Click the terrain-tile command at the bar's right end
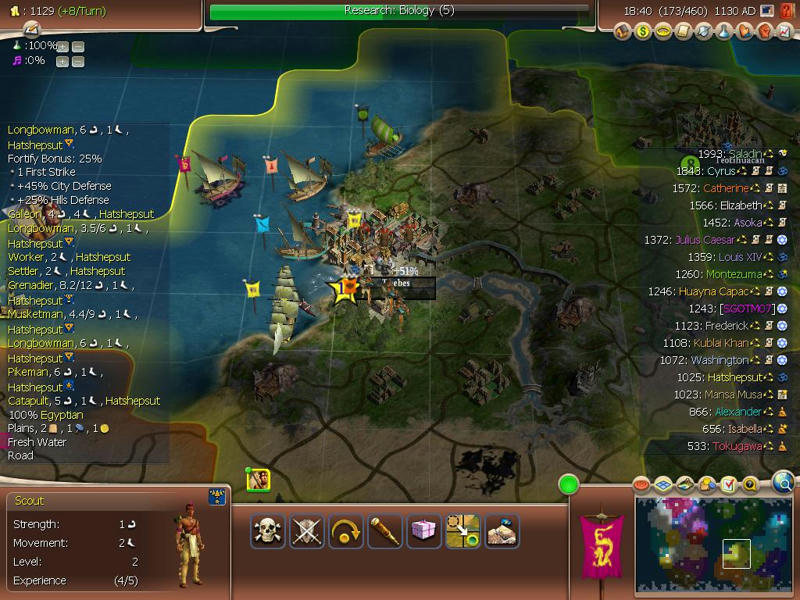Screen dimensions: 800x600 coord(502,530)
